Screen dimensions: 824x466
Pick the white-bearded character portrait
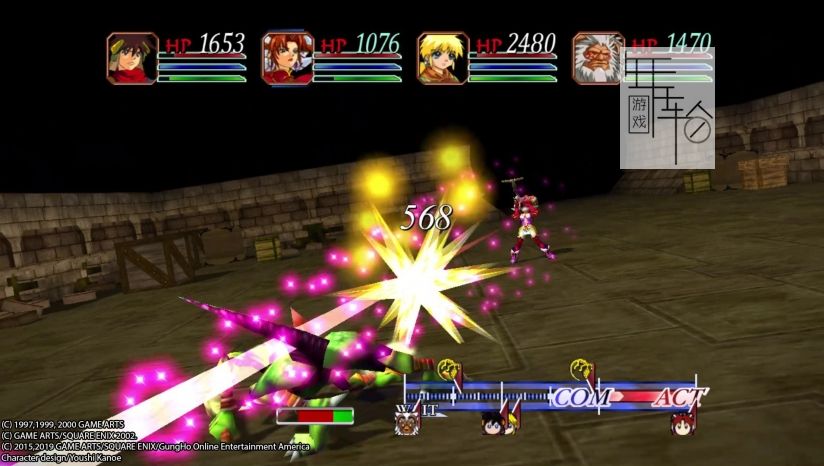597,58
